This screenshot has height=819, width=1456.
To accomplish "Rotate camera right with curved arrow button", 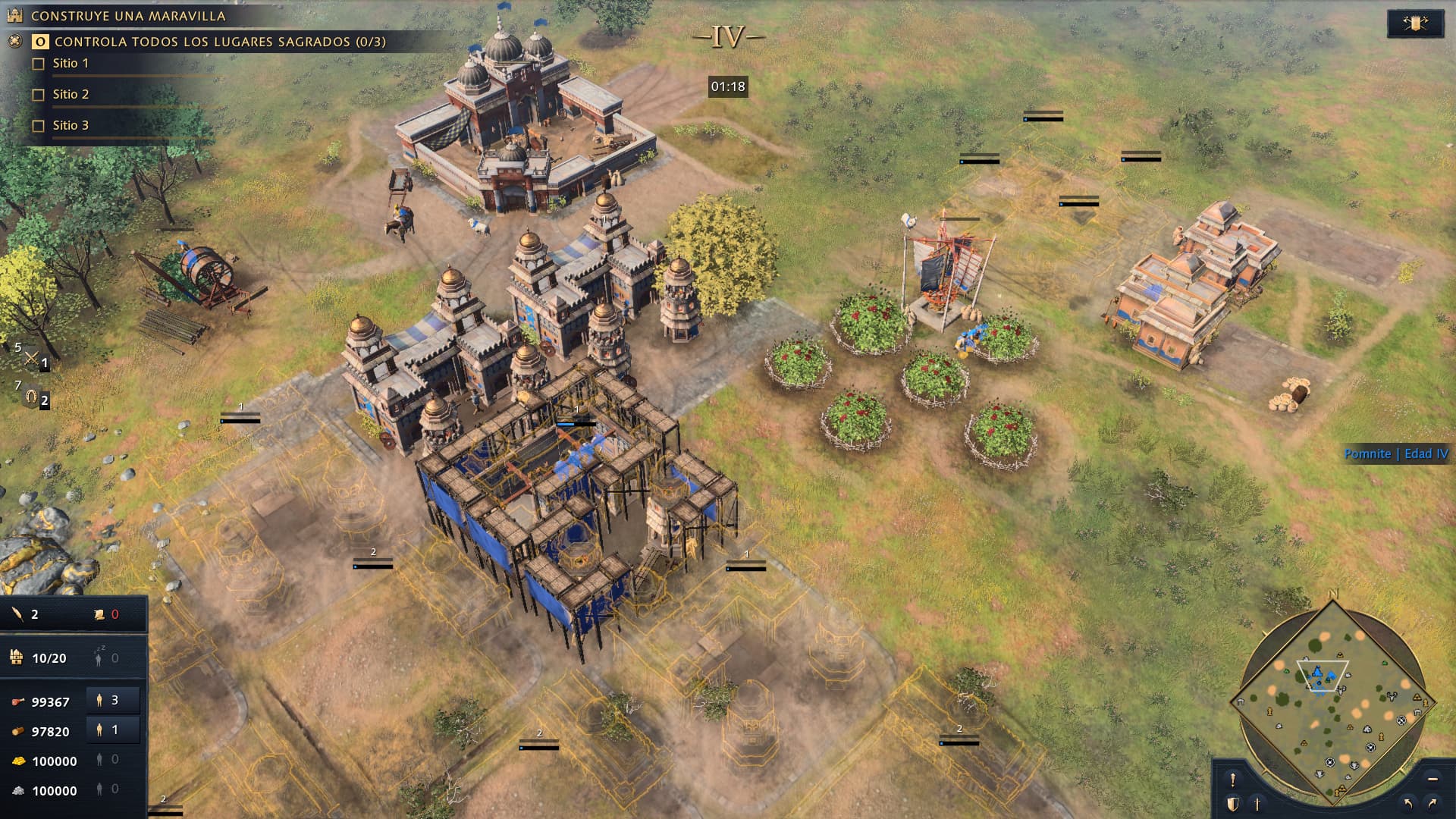I will click(1432, 804).
